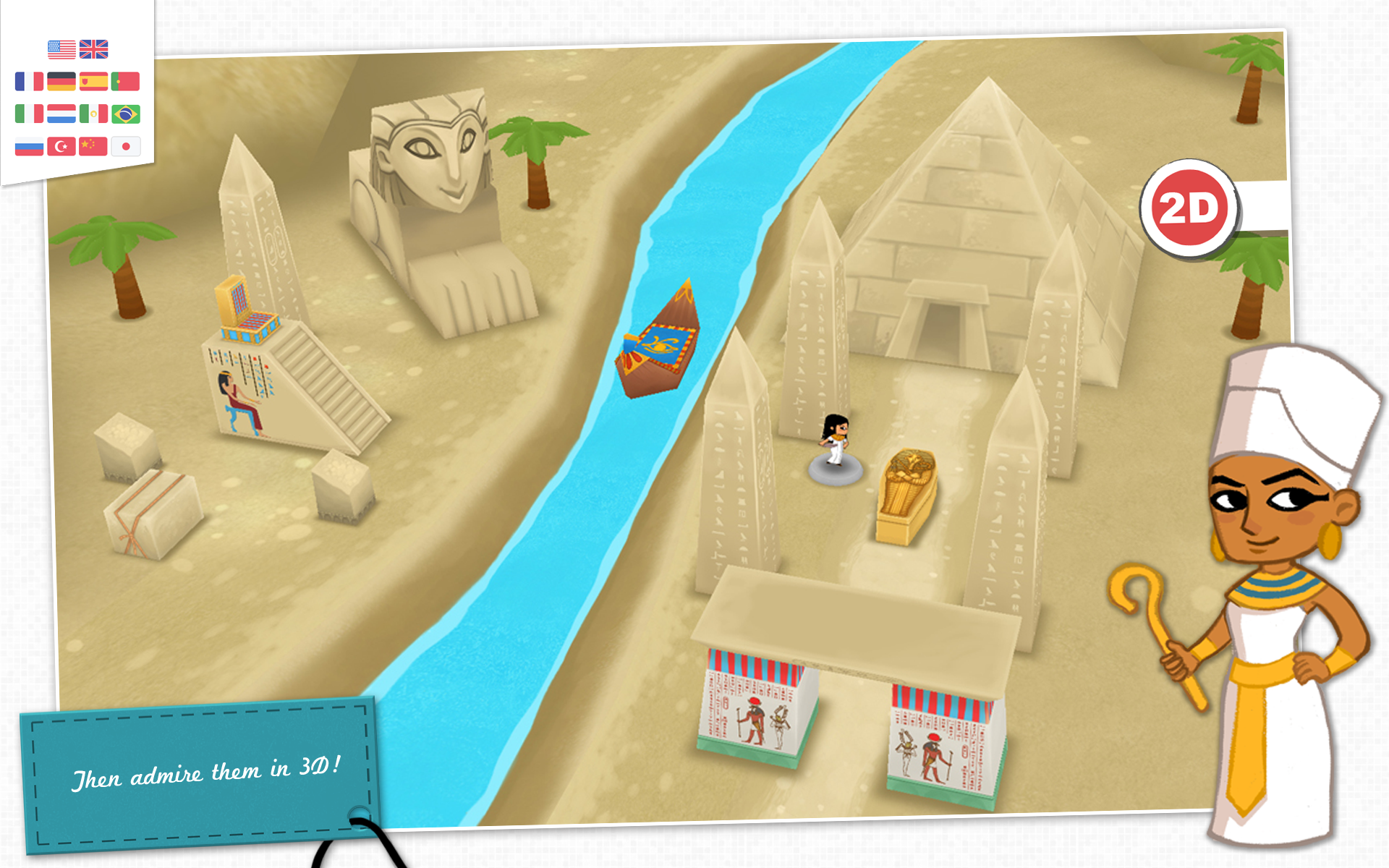Select the boat on the Nile river
Image resolution: width=1389 pixels, height=868 pixels.
658,340
